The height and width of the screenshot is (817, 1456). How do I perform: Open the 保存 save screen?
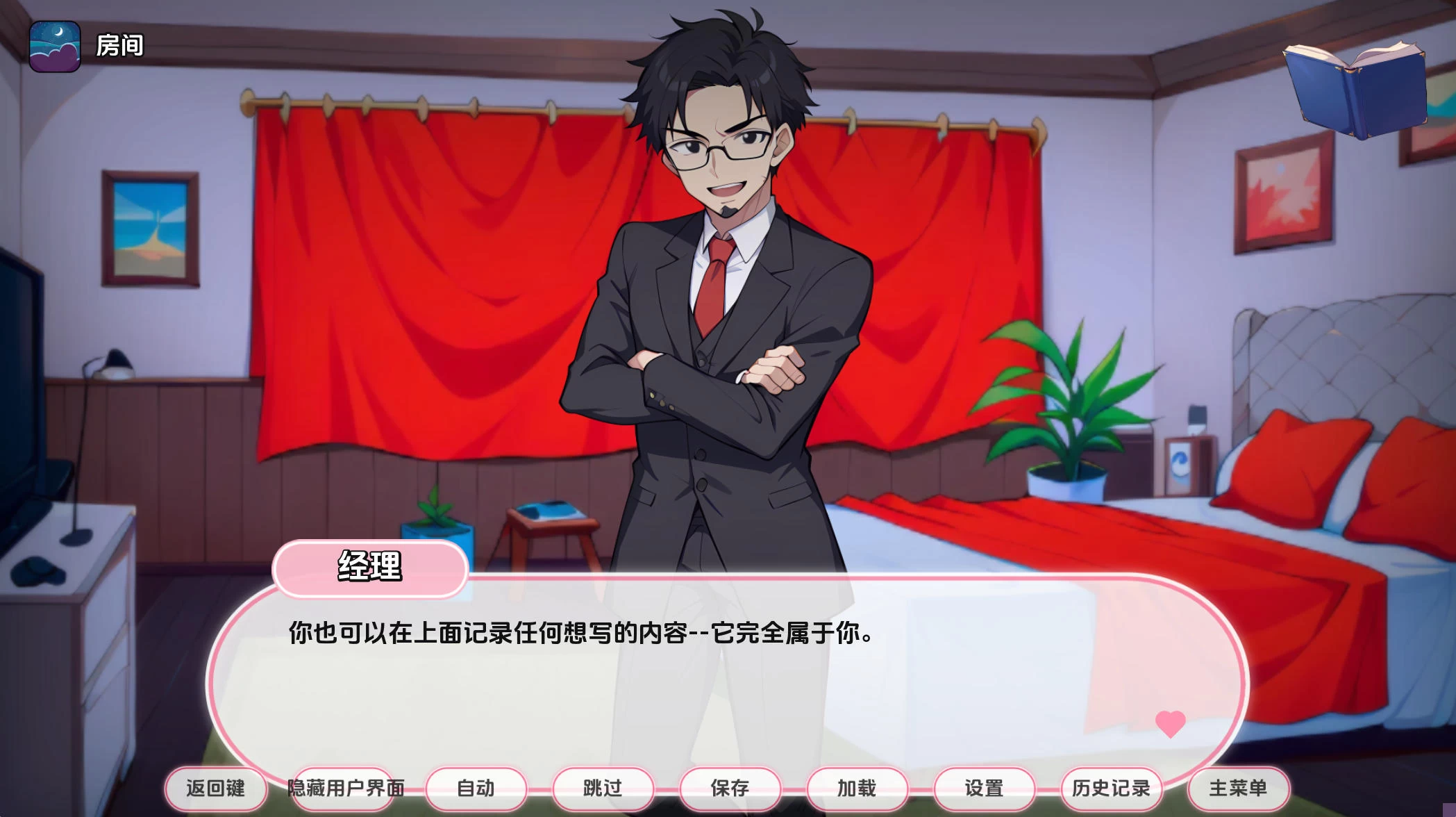pos(730,789)
